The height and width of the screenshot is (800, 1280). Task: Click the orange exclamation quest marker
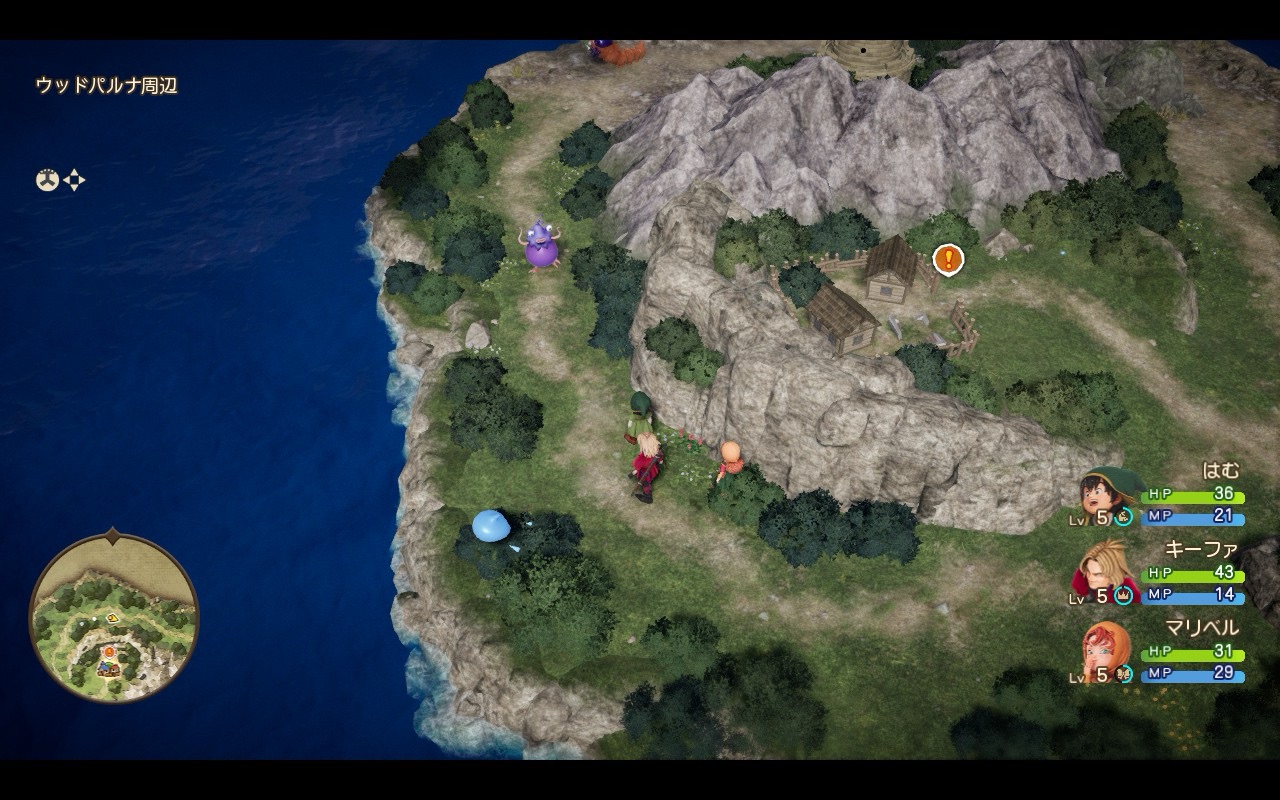[x=948, y=260]
